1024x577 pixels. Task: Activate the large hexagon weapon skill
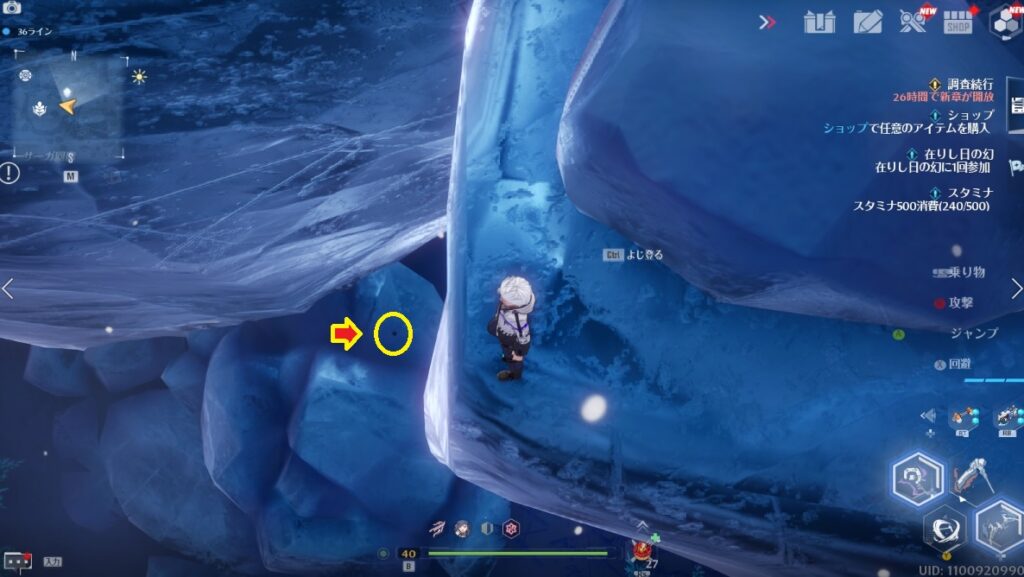(x=916, y=479)
